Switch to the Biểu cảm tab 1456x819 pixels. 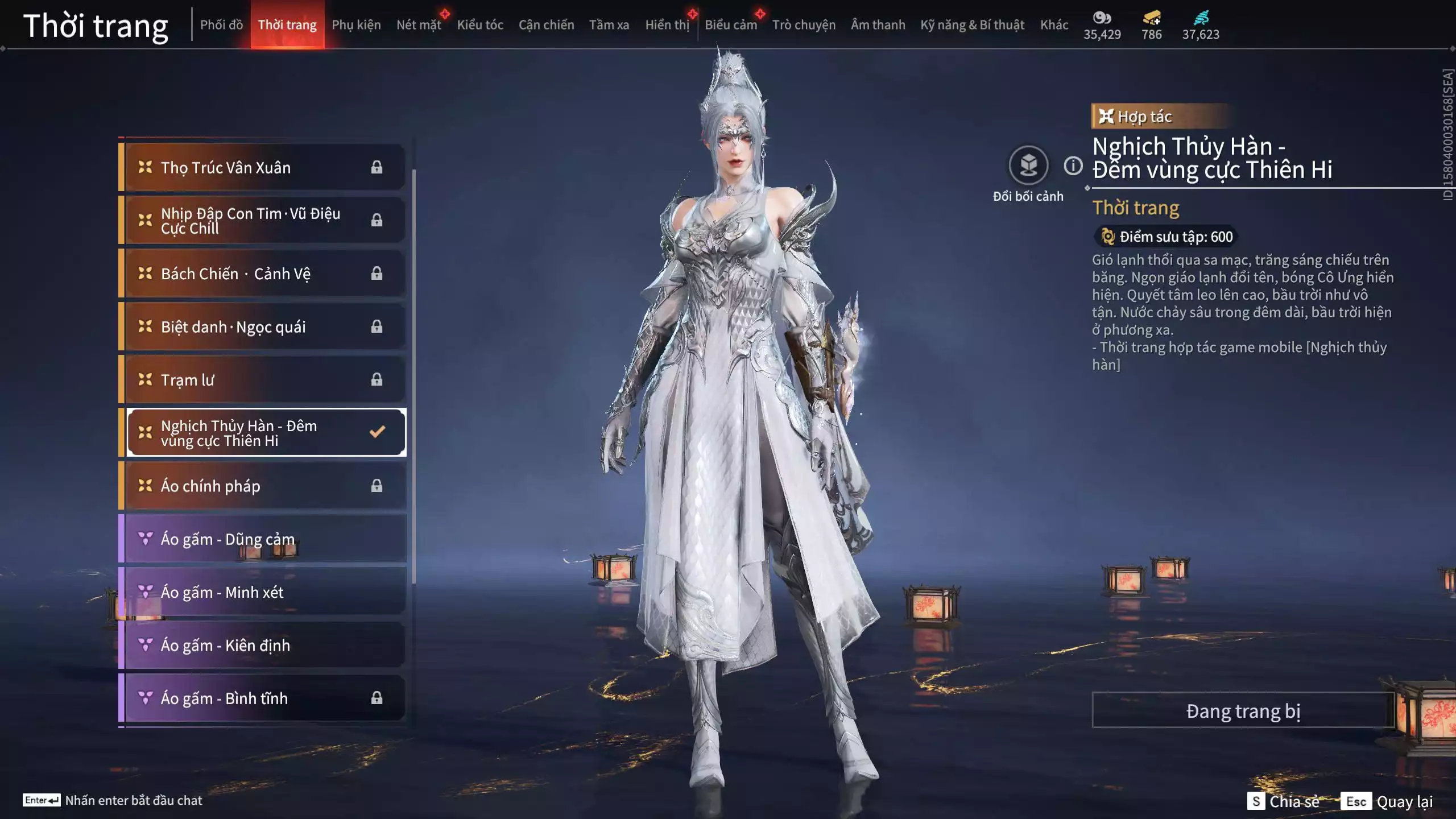730,25
